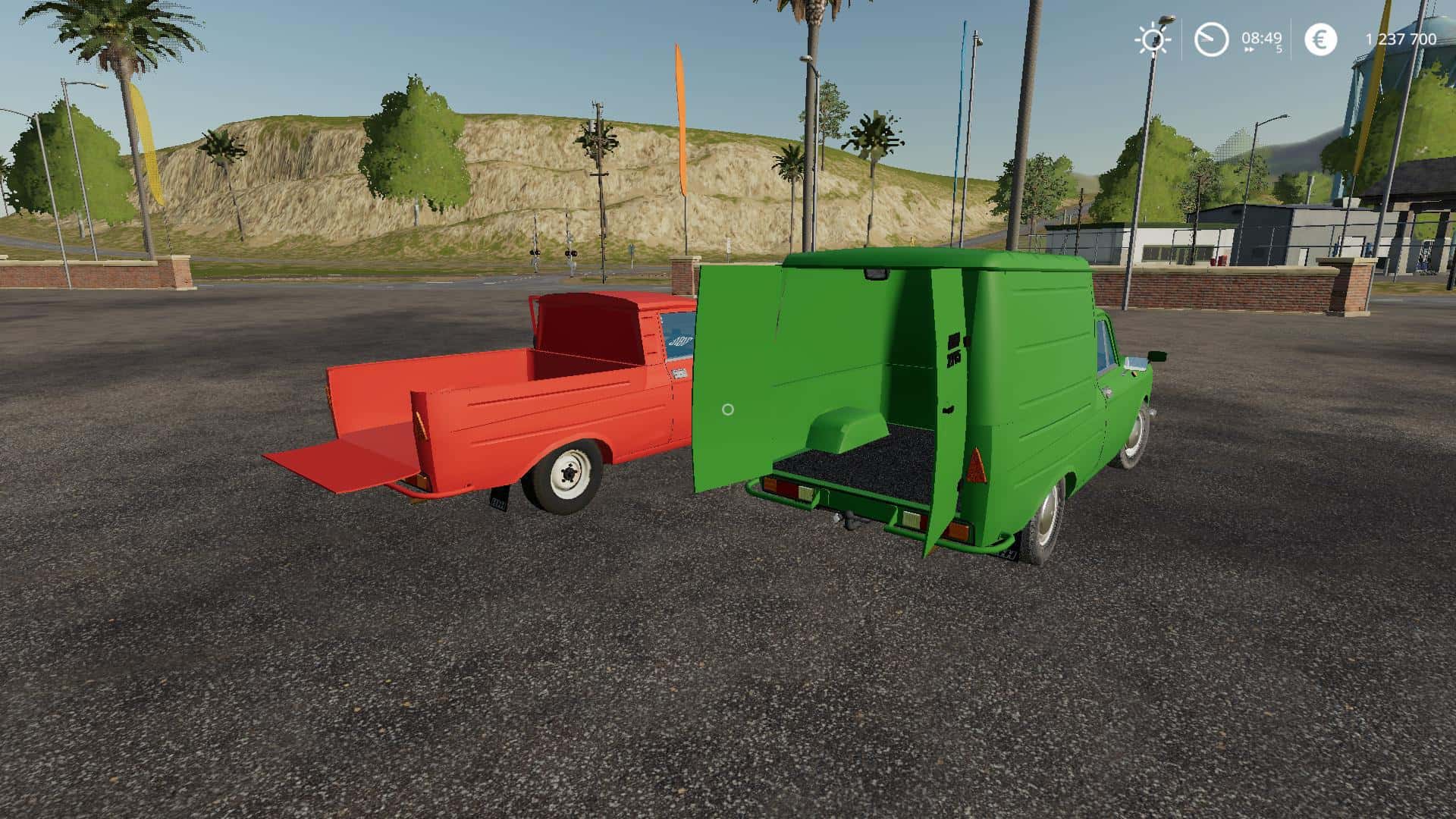The height and width of the screenshot is (819, 1456).
Task: Click the euro money icon
Action: click(1320, 39)
